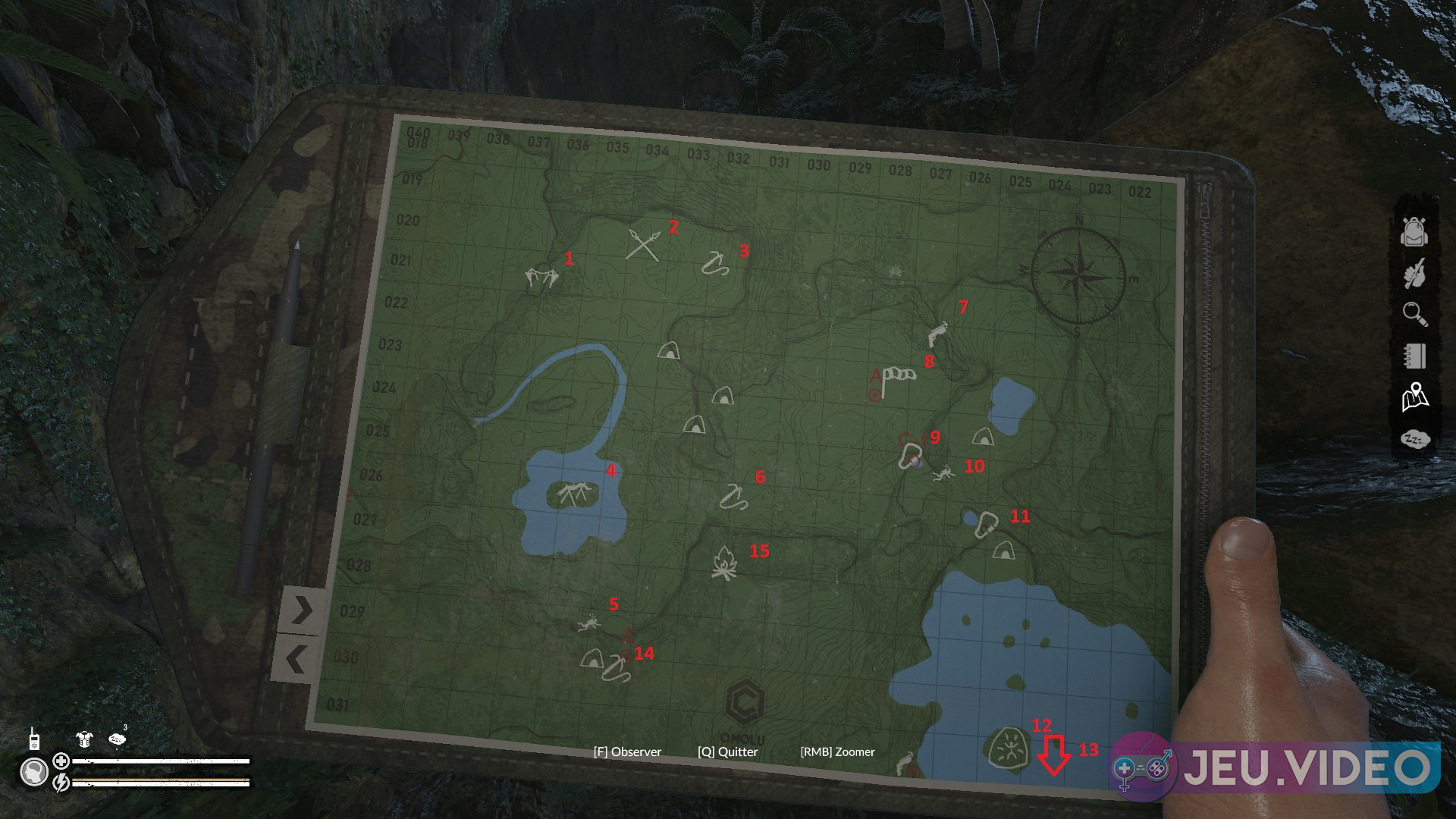This screenshot has height=819, width=1456.
Task: Open the crafting hand icon
Action: point(1414,274)
